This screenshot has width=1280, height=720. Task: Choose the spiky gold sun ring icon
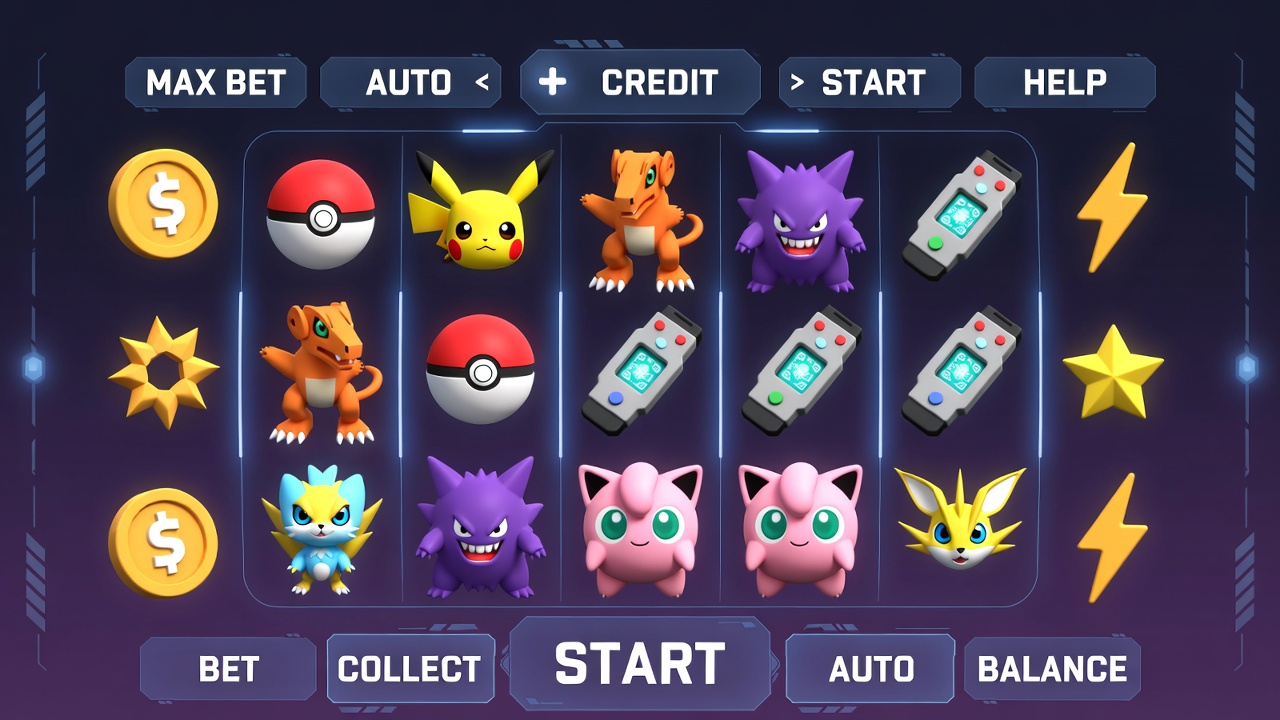pos(163,371)
